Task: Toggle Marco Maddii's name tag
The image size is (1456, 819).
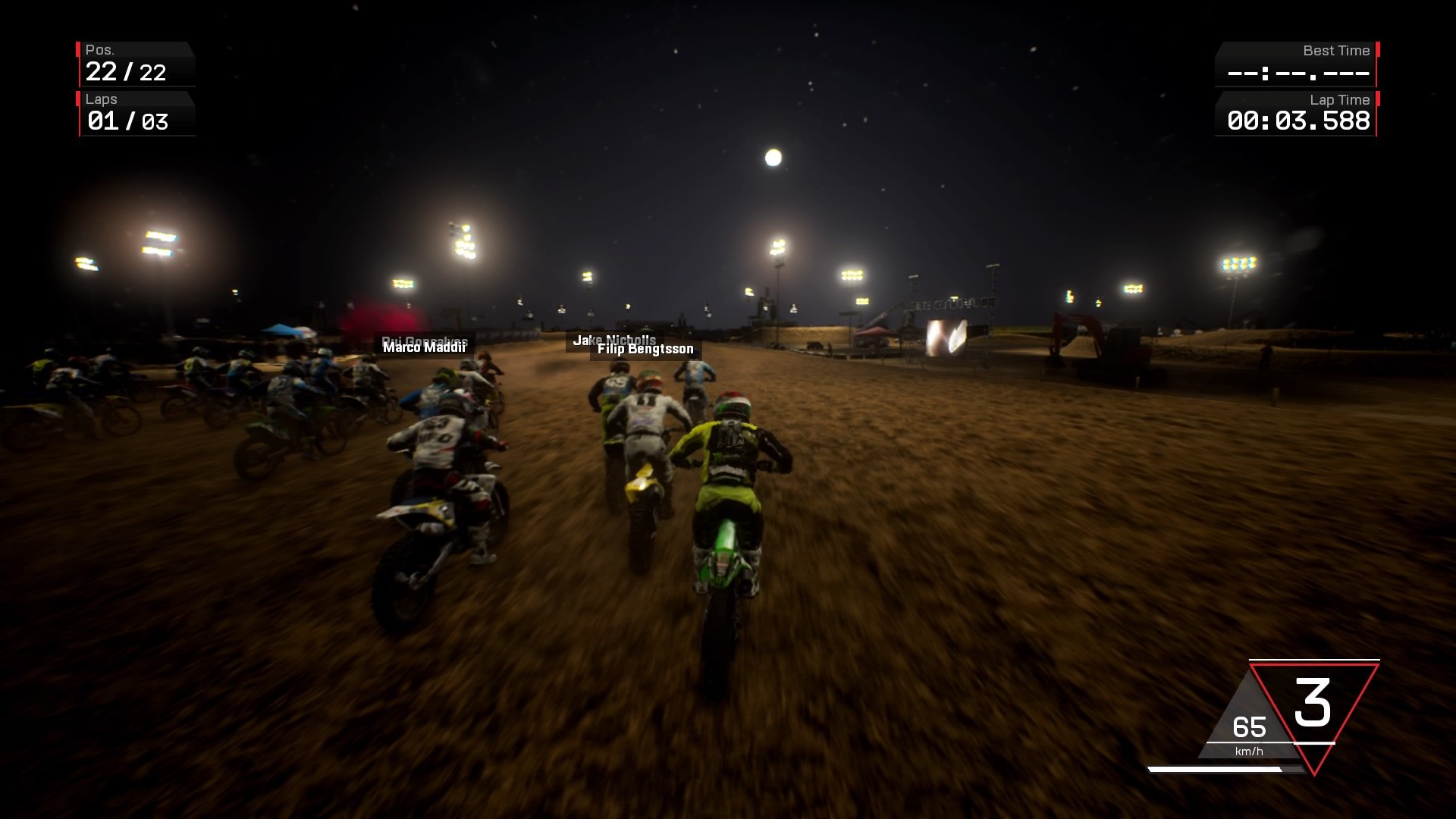Action: 425,349
